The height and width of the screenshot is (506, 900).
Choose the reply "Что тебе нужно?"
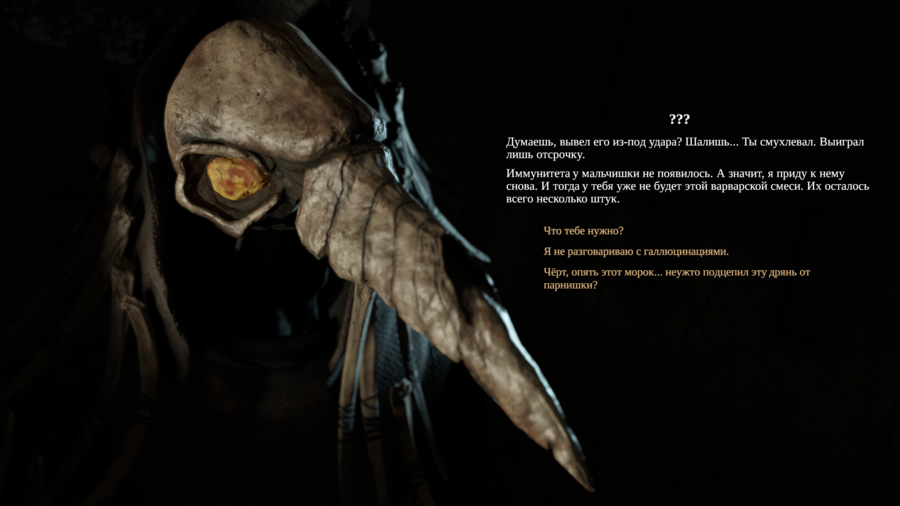coord(583,231)
